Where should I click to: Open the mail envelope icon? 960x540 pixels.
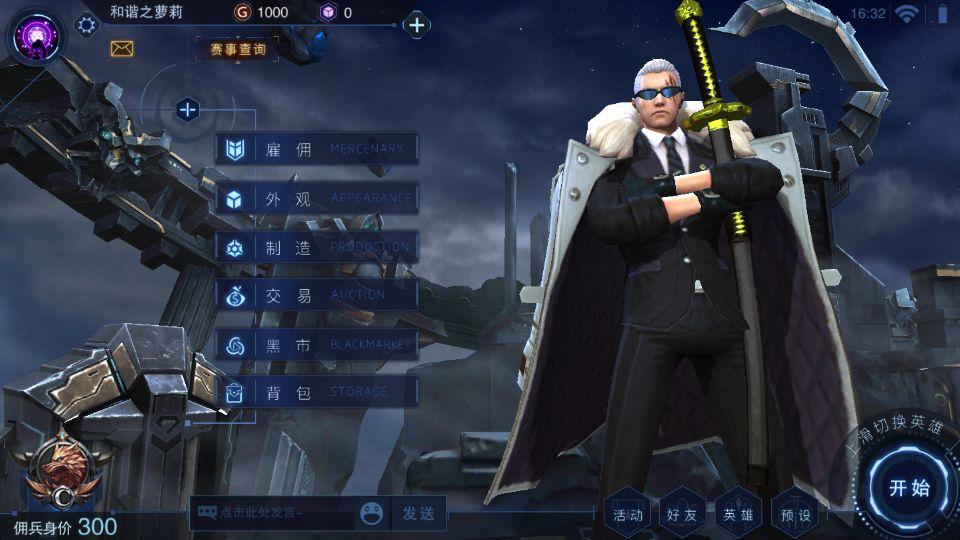coord(122,48)
